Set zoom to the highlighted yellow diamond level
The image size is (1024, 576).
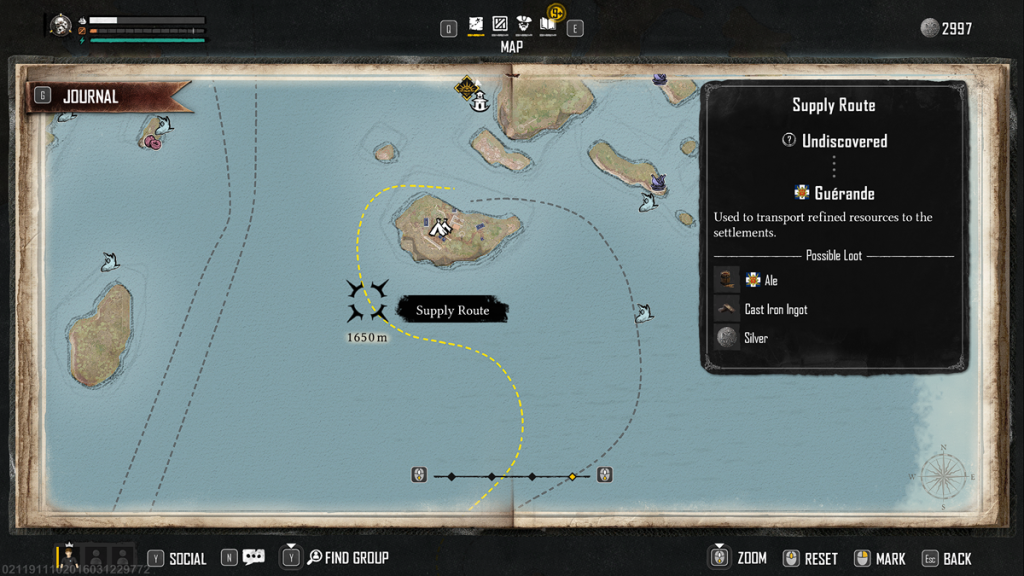pos(572,476)
